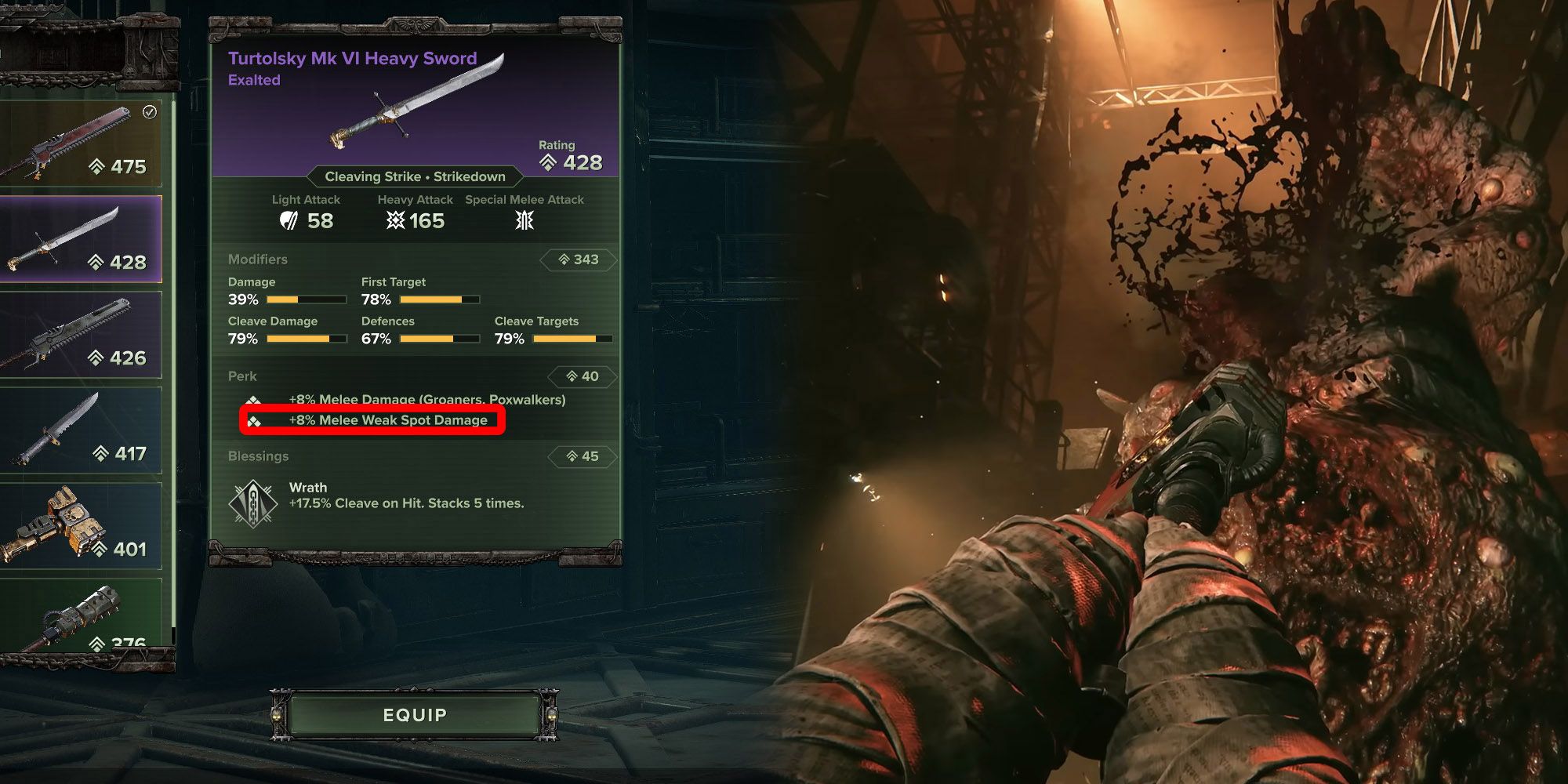Select the +8% Melee Damage Groaners perk

click(426, 399)
